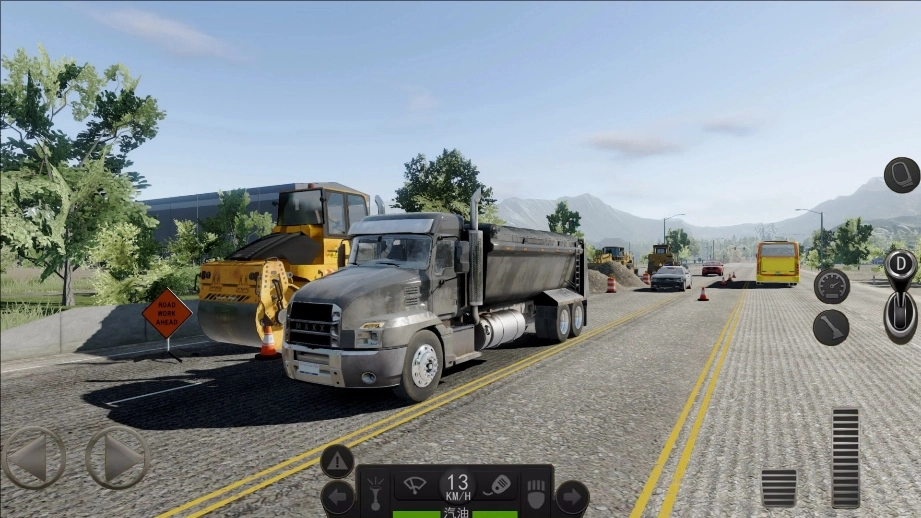Tap the accelerator pedal
The image size is (921, 518).
845,457
